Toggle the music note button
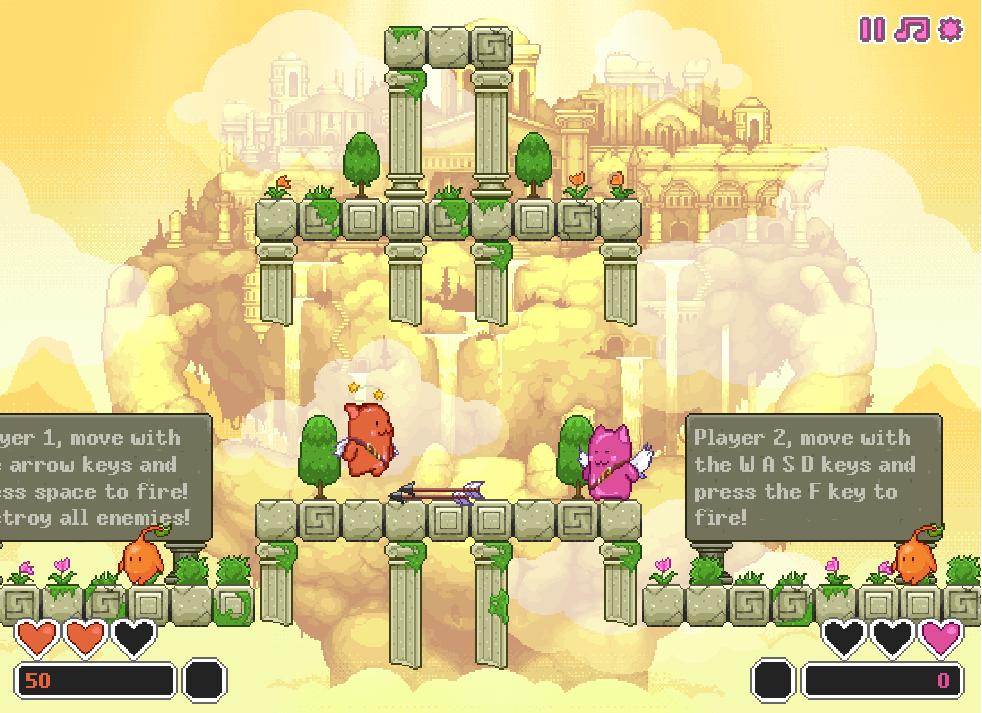982x713 pixels. (x=911, y=29)
